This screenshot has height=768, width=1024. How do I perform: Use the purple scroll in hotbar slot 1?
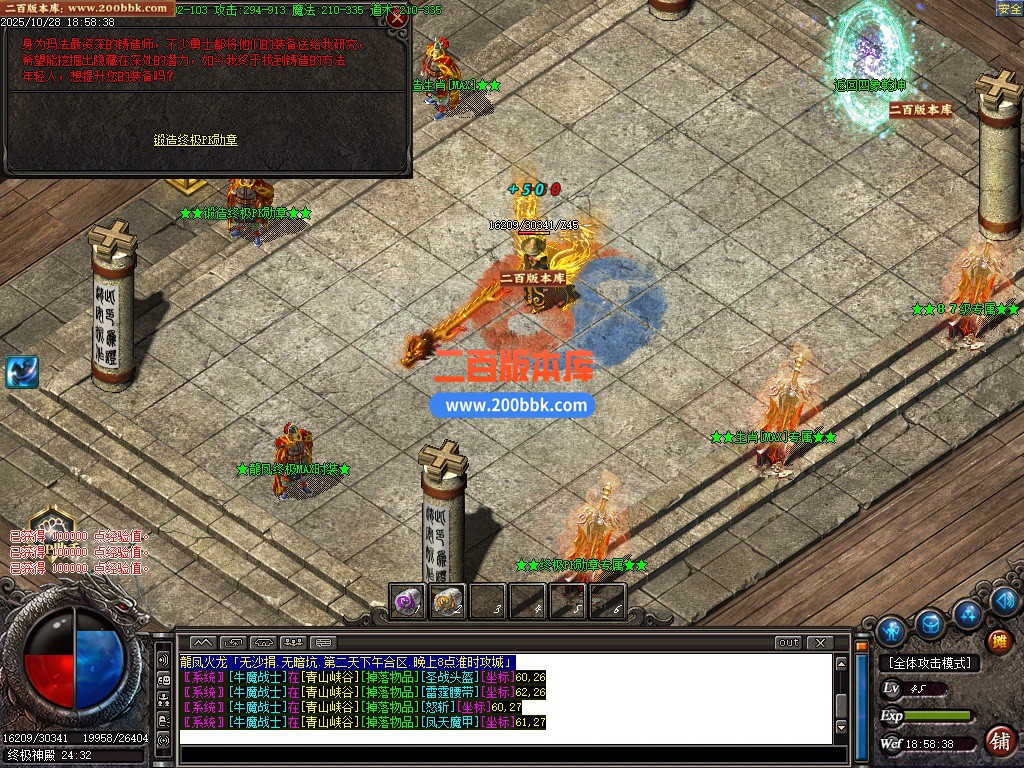[x=407, y=601]
